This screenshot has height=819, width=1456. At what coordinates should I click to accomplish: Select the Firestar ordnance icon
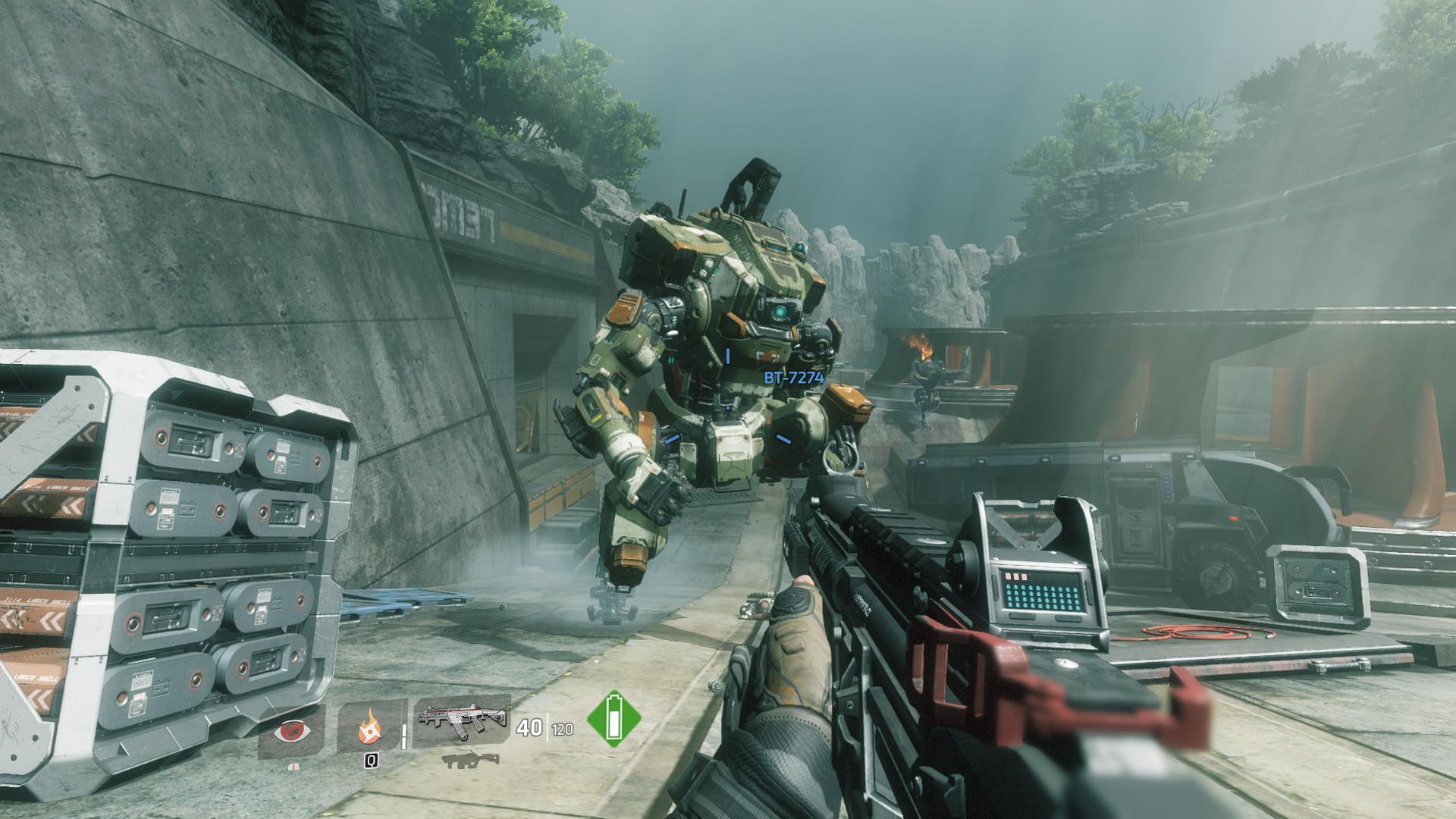tap(371, 730)
